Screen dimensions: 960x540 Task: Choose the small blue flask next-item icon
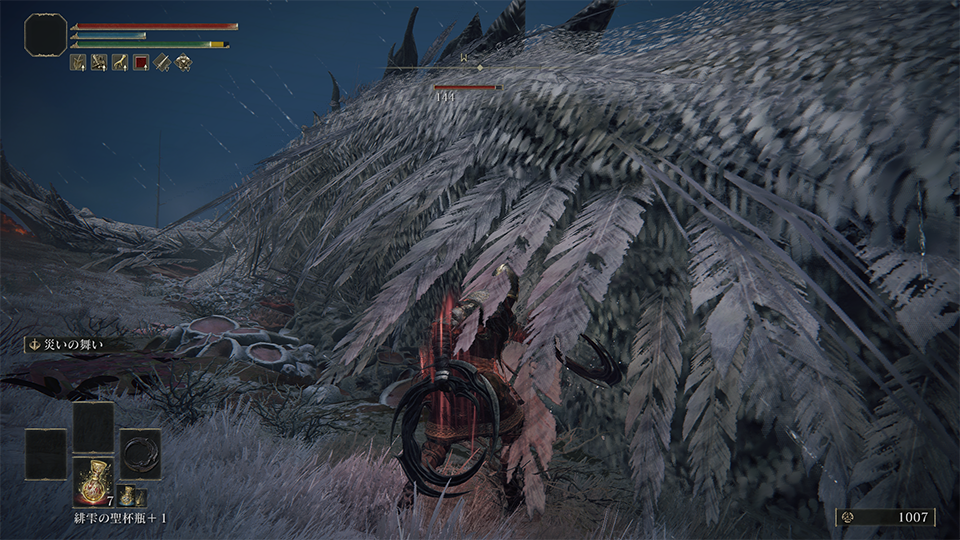click(x=127, y=496)
